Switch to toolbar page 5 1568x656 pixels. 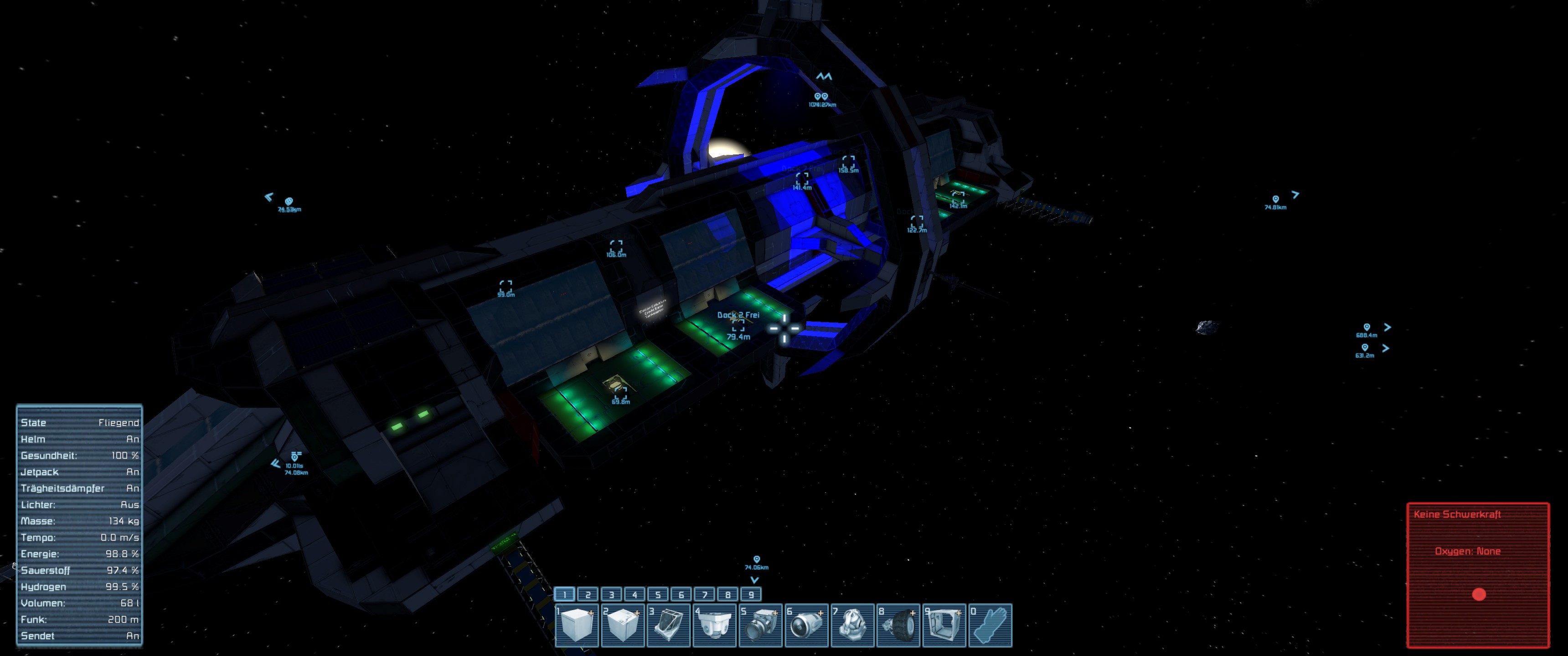tap(658, 594)
